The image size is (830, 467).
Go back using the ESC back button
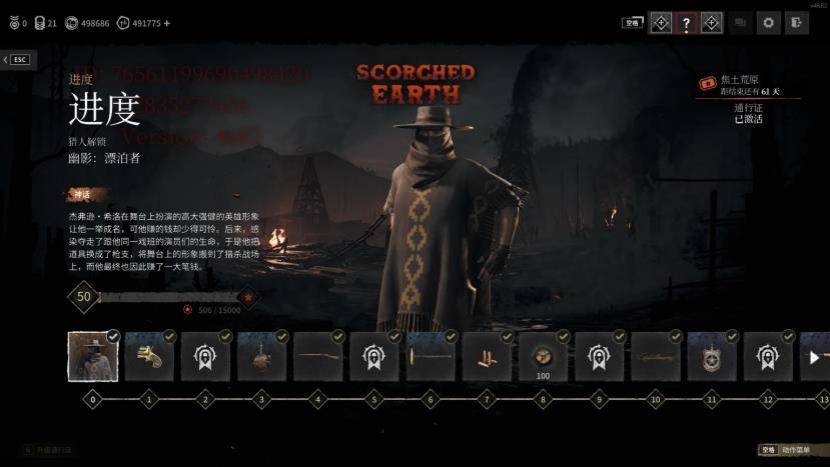pos(17,60)
